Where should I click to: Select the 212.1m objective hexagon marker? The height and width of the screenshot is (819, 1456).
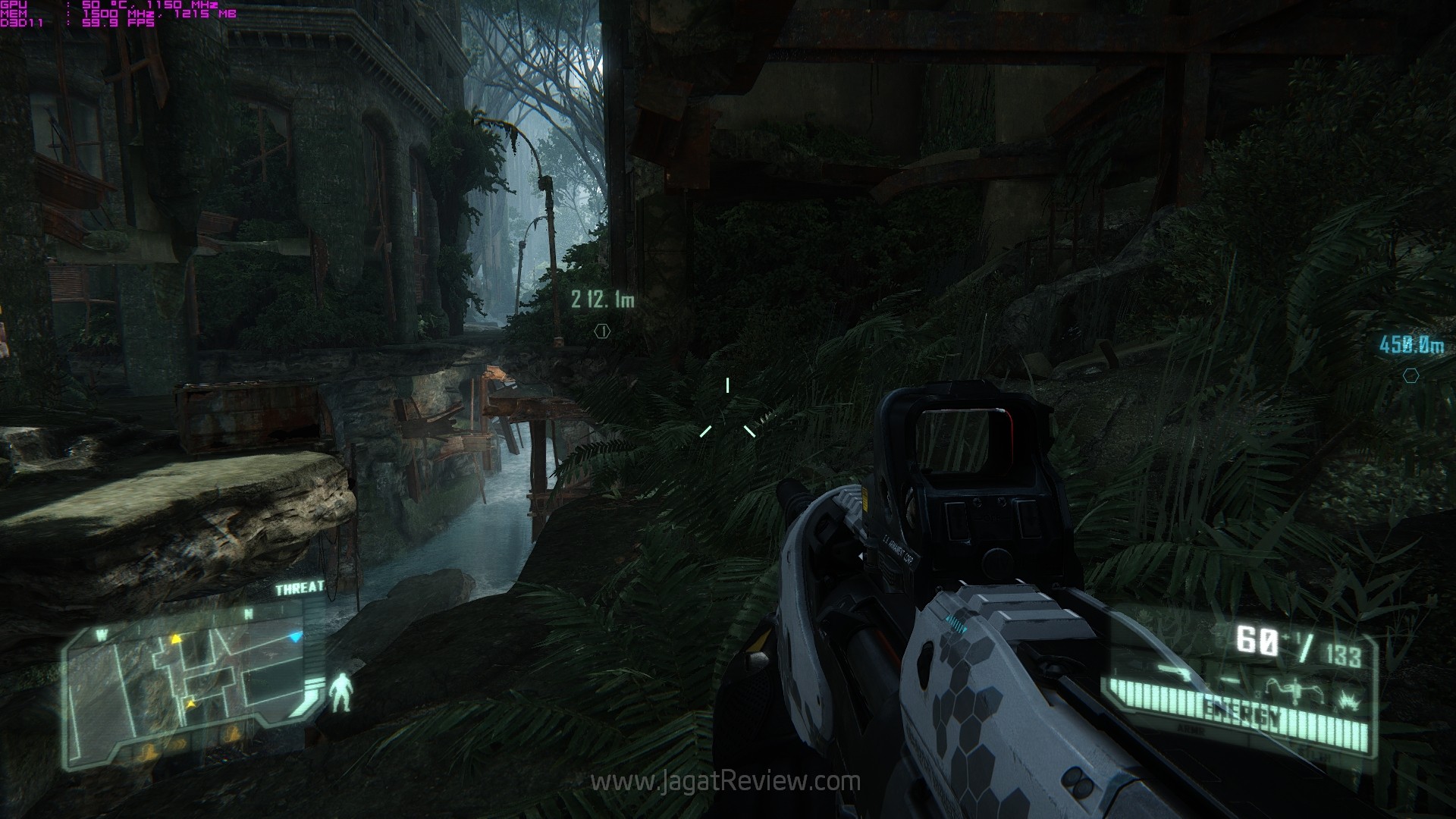602,331
